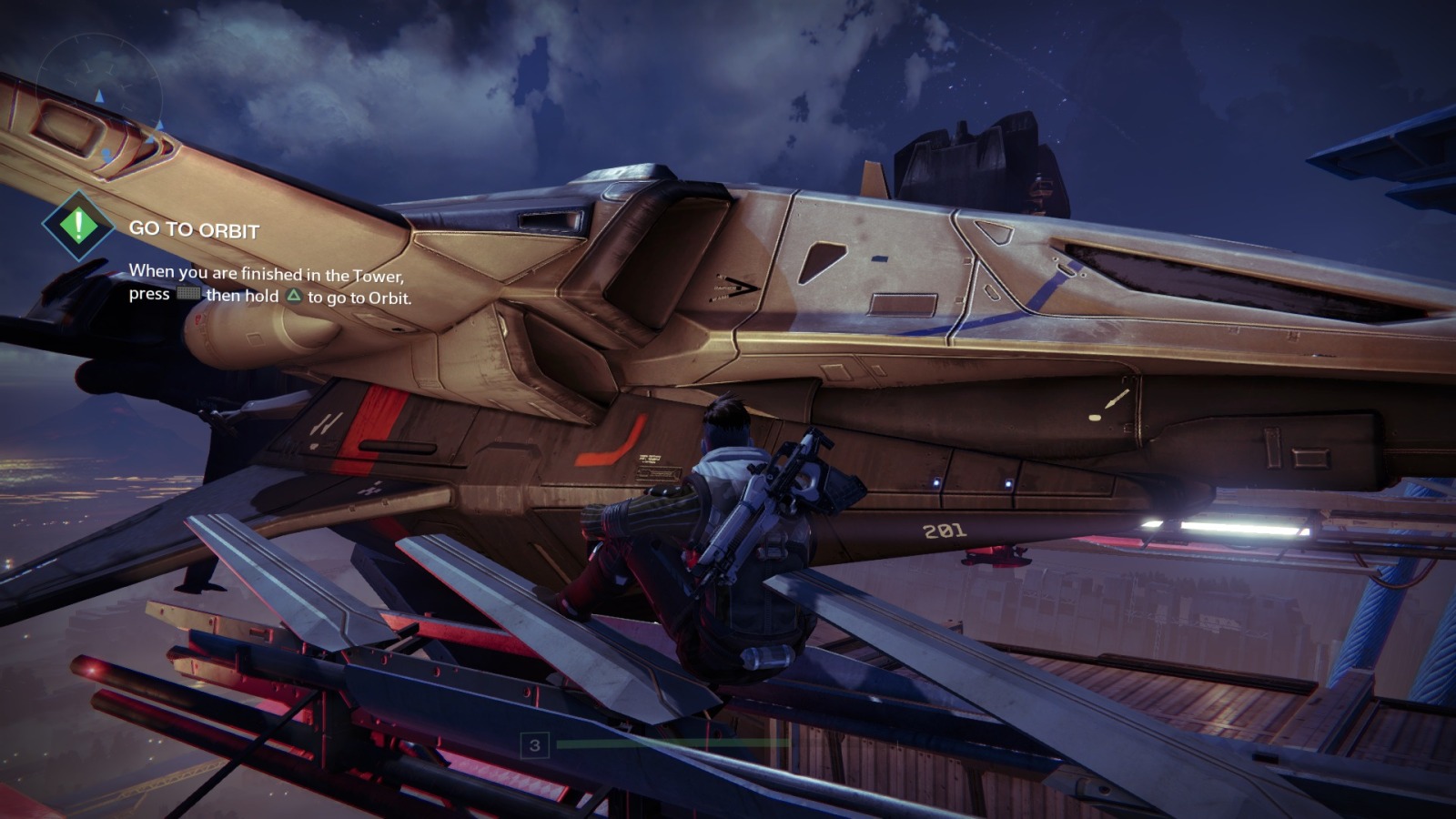Click the Go to Orbit objective icon

coord(78,225)
